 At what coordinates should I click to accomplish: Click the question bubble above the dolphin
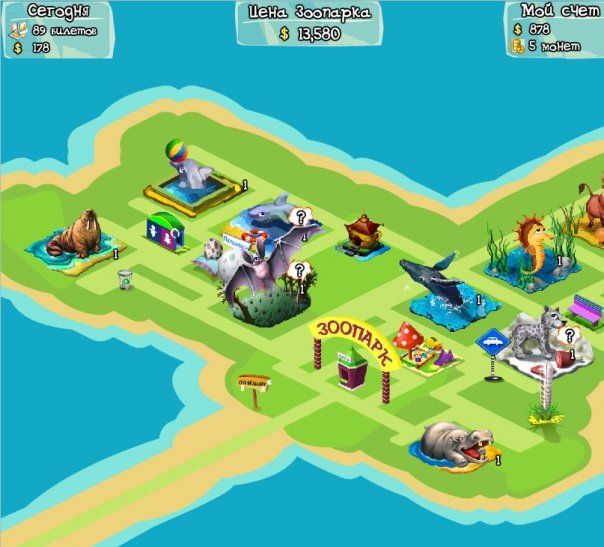click(300, 215)
